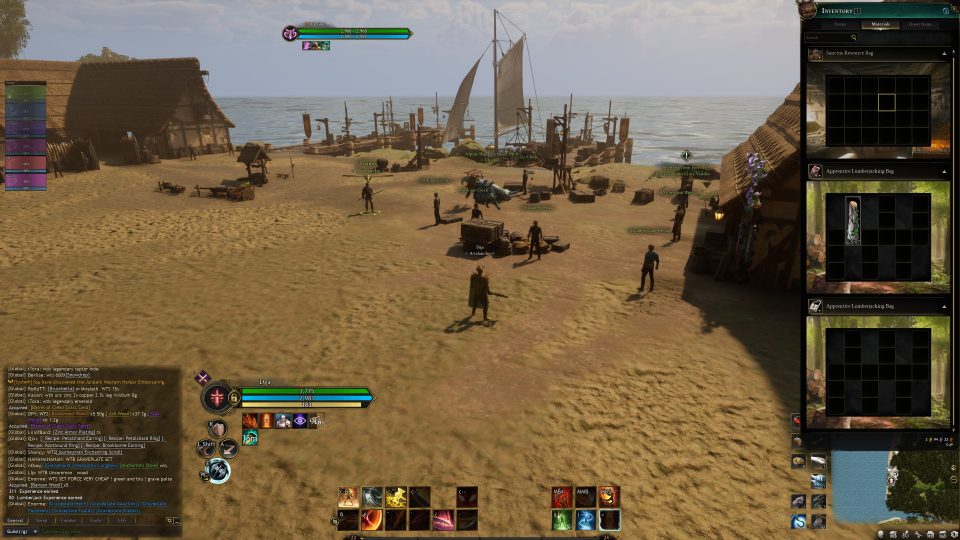Click the class emblem portrait icon
The height and width of the screenshot is (540, 960).
(x=218, y=397)
